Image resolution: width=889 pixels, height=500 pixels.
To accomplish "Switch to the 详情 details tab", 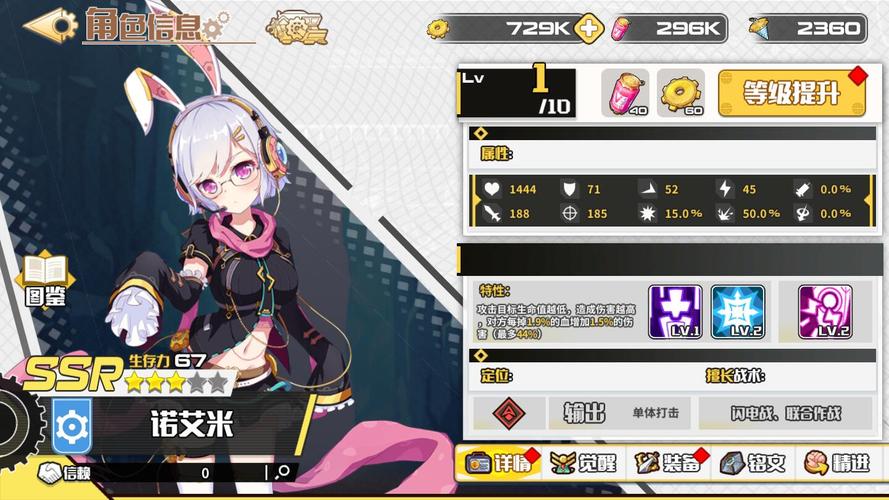I will coord(496,463).
